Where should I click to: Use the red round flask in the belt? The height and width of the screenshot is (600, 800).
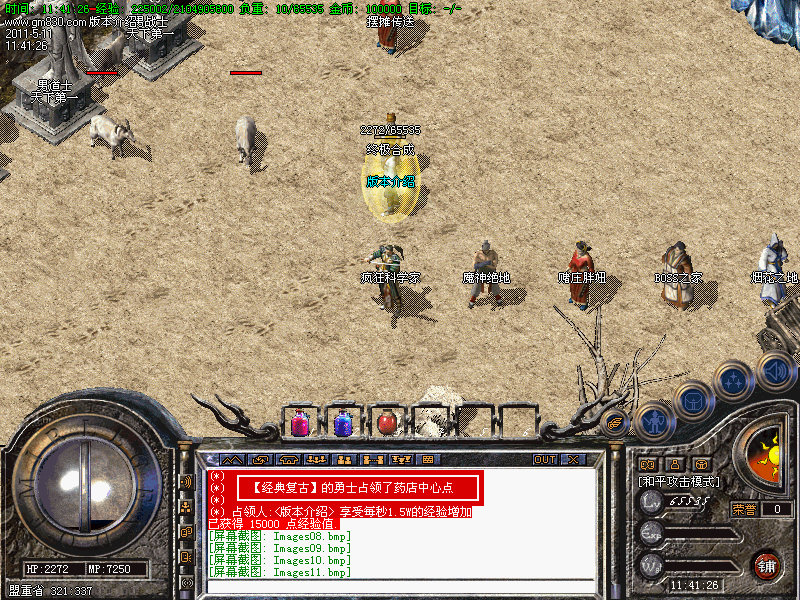pos(387,423)
